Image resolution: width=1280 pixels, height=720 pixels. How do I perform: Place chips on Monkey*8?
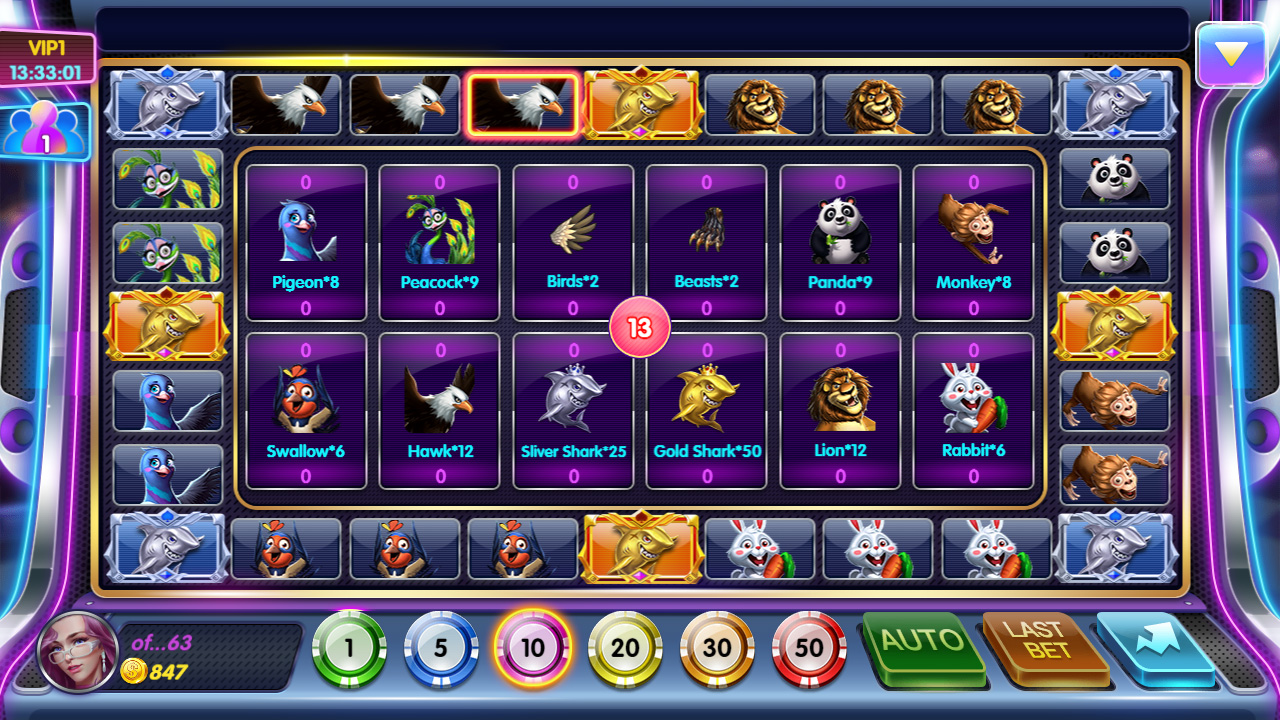(x=973, y=242)
